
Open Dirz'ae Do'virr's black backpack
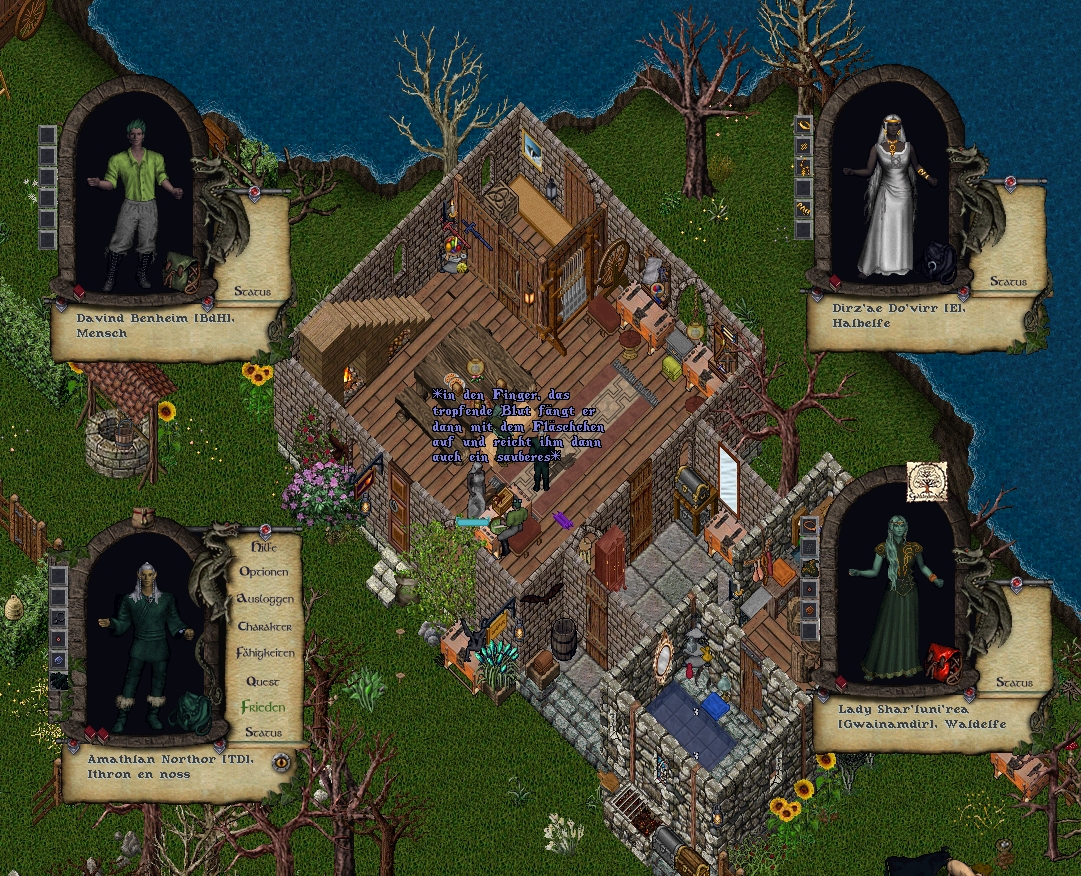click(x=938, y=262)
